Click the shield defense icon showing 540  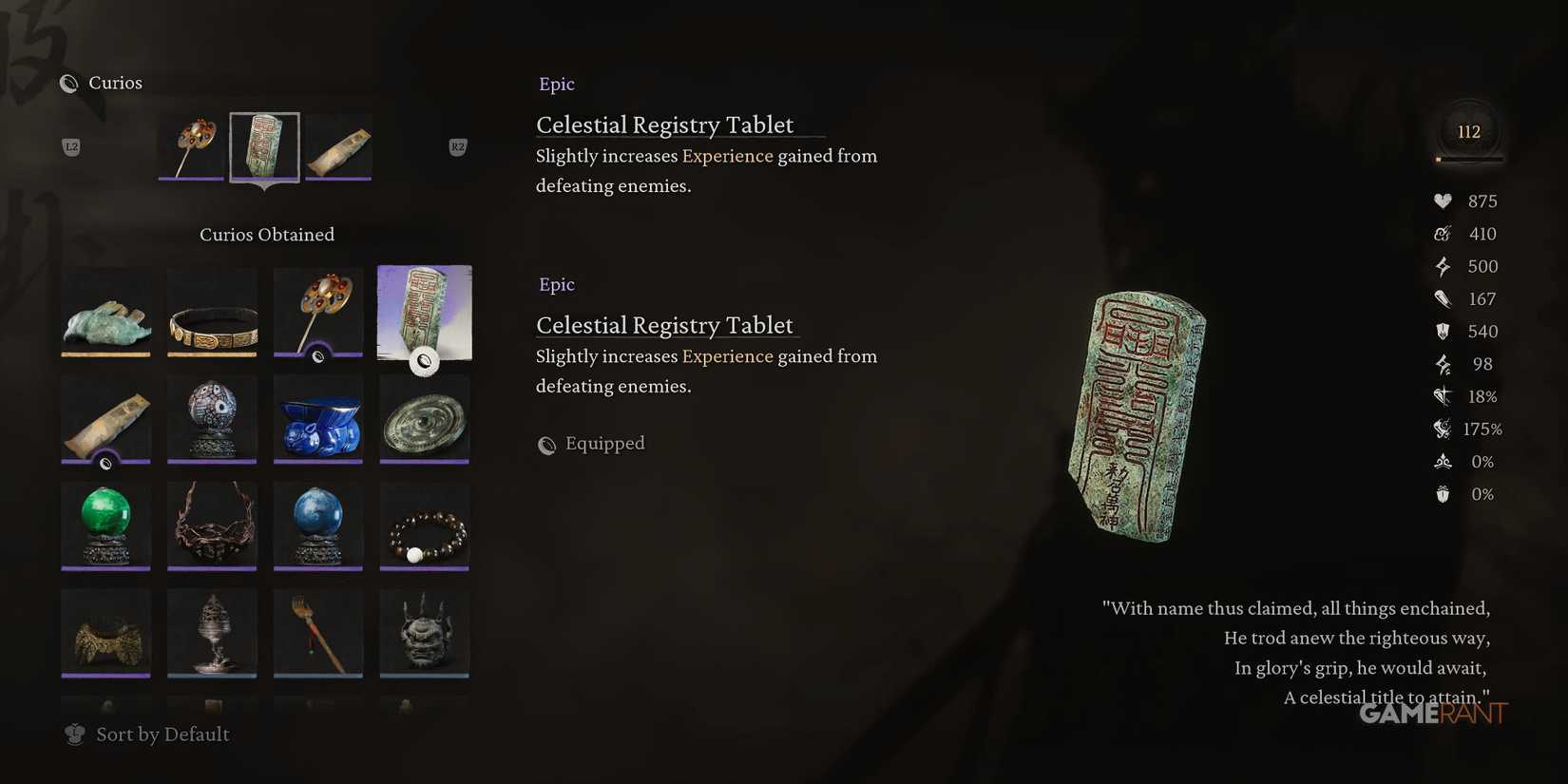click(1444, 331)
